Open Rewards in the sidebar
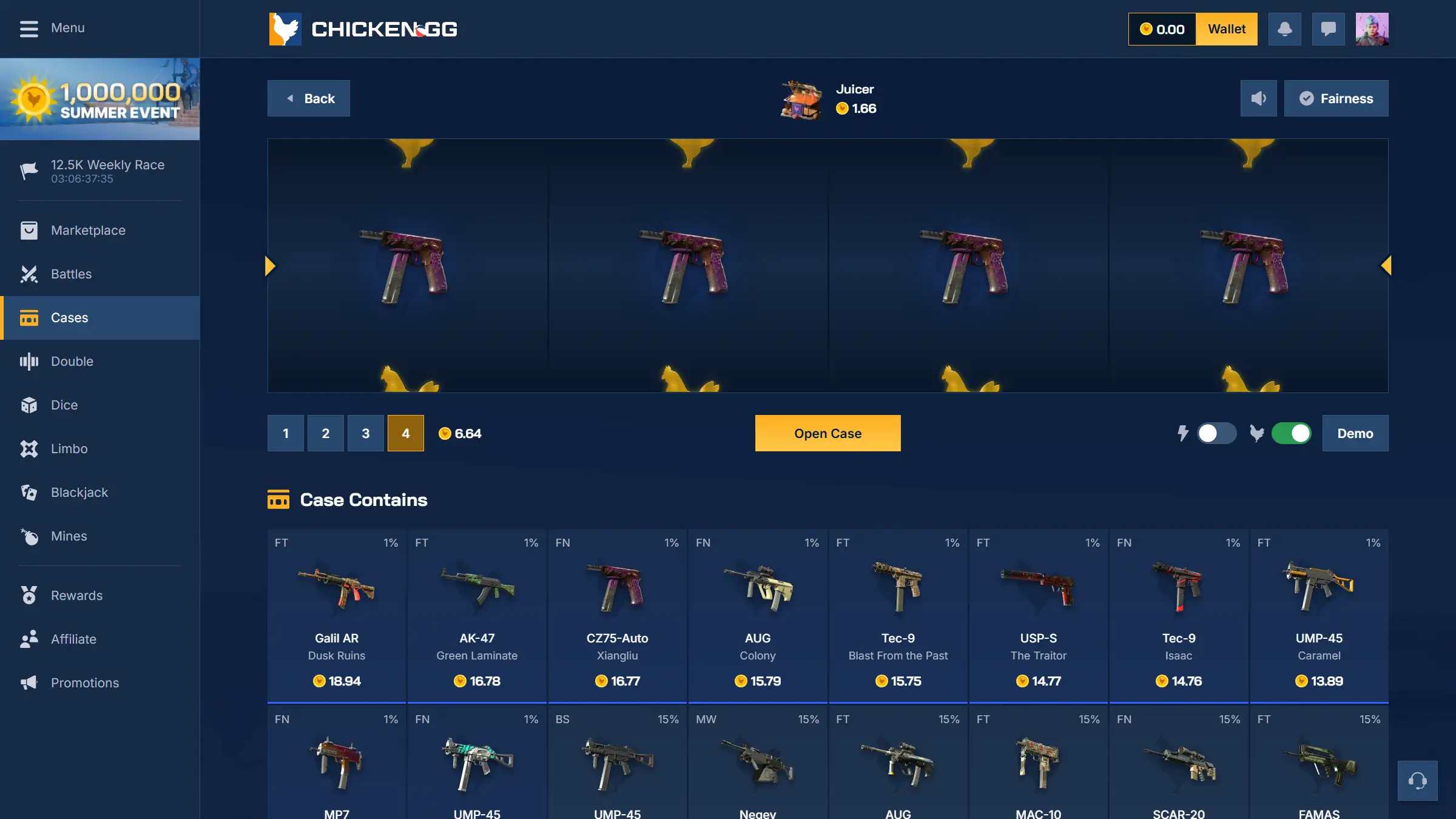Viewport: 1456px width, 819px height. coord(76,595)
